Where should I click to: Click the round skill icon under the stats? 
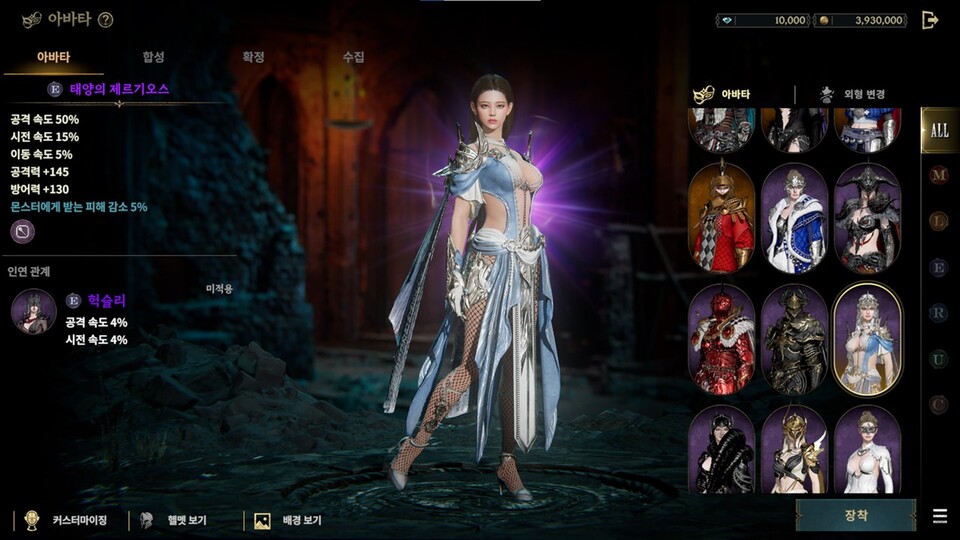coord(22,232)
